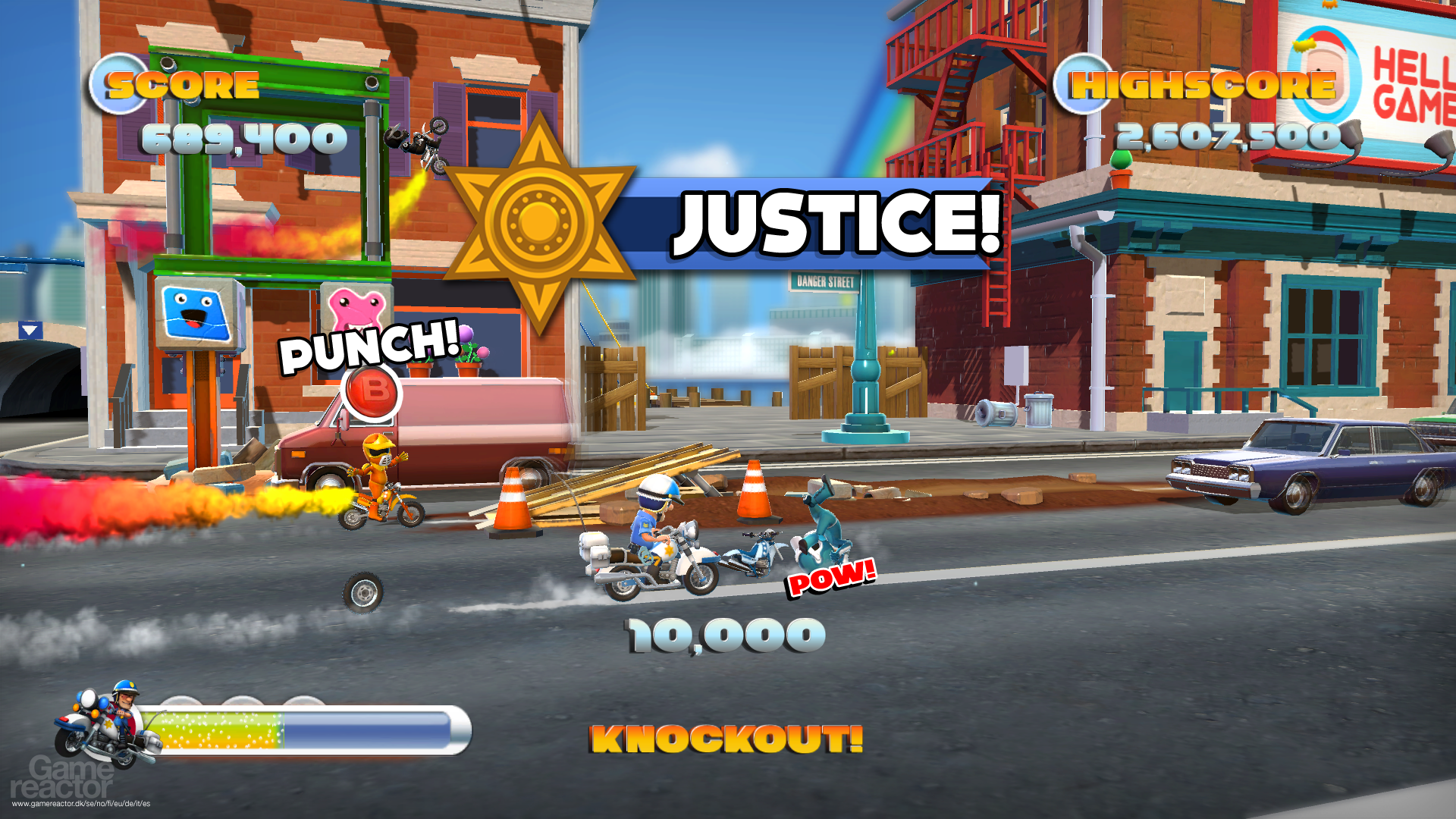
Task: Open the DANGER STREET sign
Action: pos(824,281)
